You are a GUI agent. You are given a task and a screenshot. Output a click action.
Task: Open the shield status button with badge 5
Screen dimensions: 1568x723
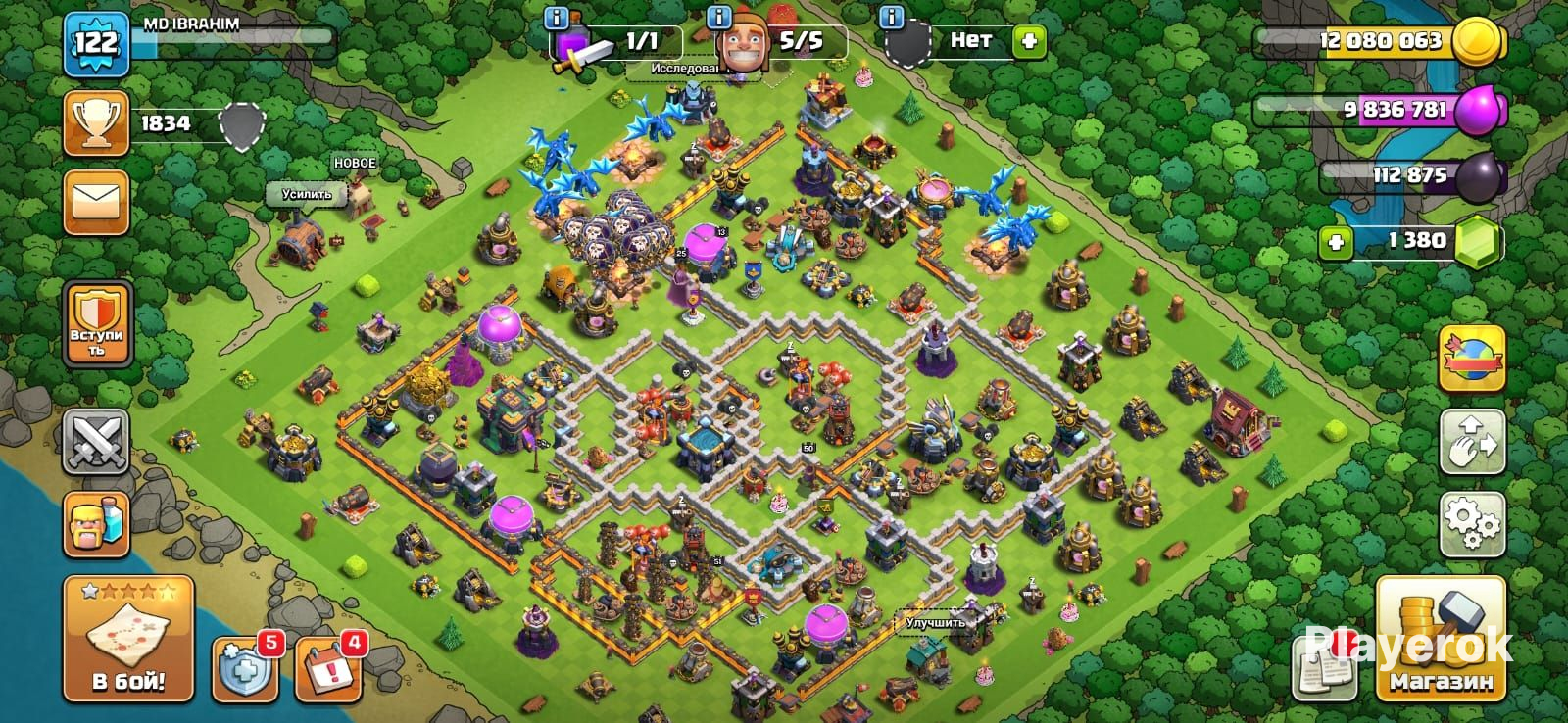point(244,669)
